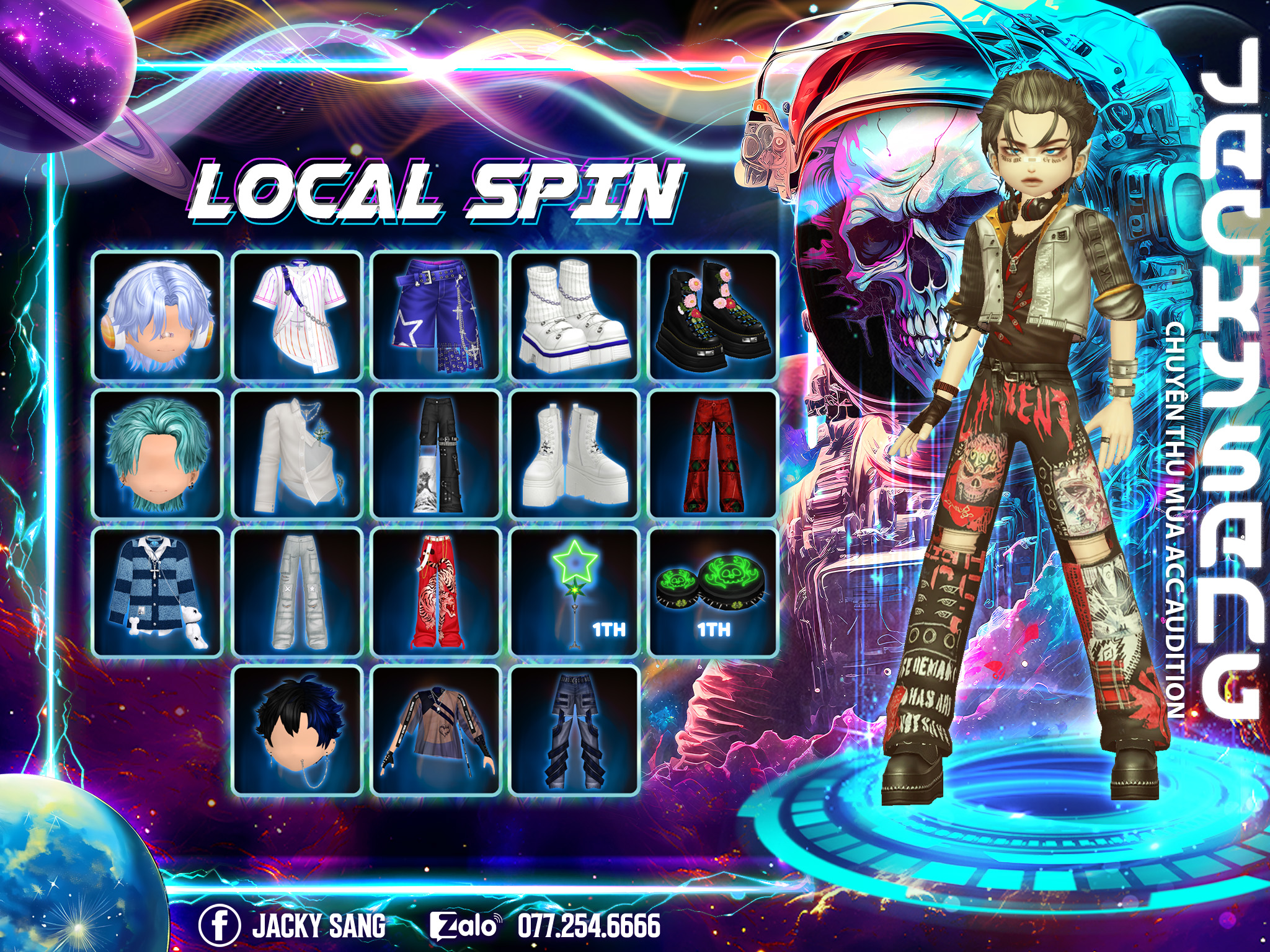Image resolution: width=1270 pixels, height=952 pixels.
Task: Pick the white cargo pants
Action: pyautogui.click(x=298, y=592)
